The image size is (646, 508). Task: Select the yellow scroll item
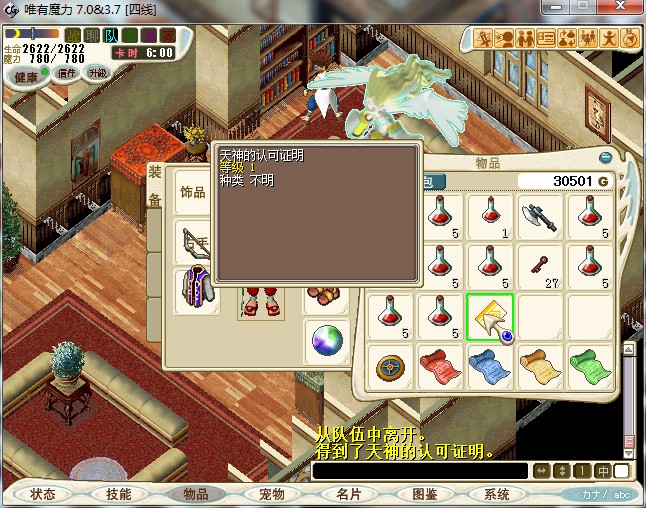pyautogui.click(x=541, y=366)
